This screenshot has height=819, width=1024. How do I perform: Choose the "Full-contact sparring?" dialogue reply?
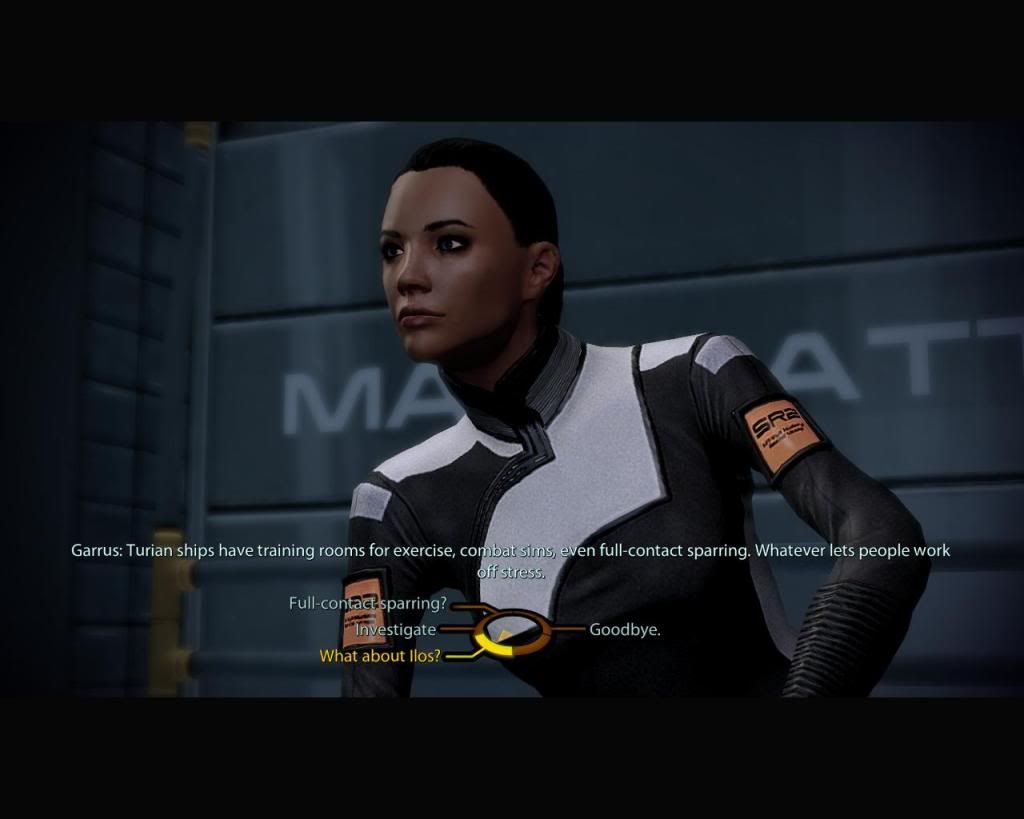[366, 604]
